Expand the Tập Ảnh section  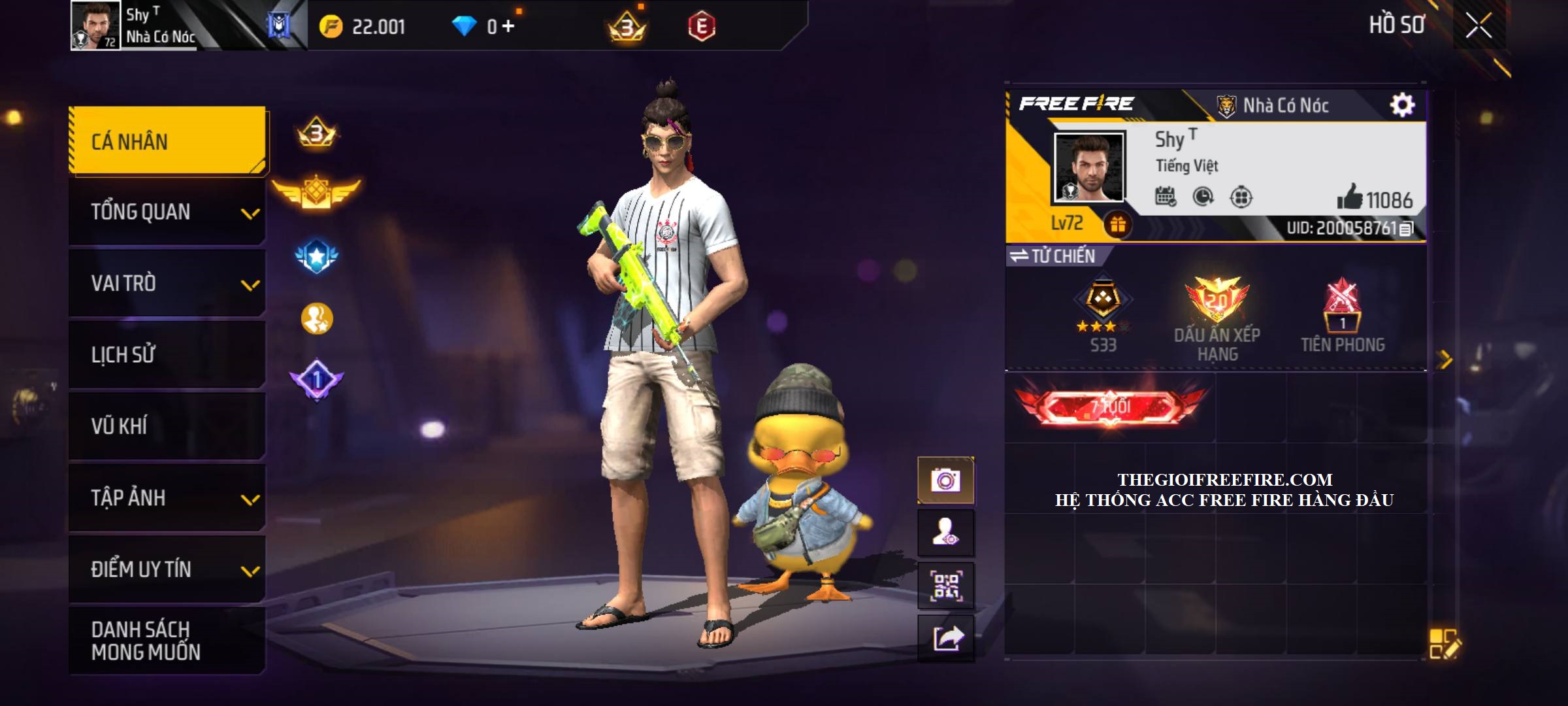[x=167, y=498]
